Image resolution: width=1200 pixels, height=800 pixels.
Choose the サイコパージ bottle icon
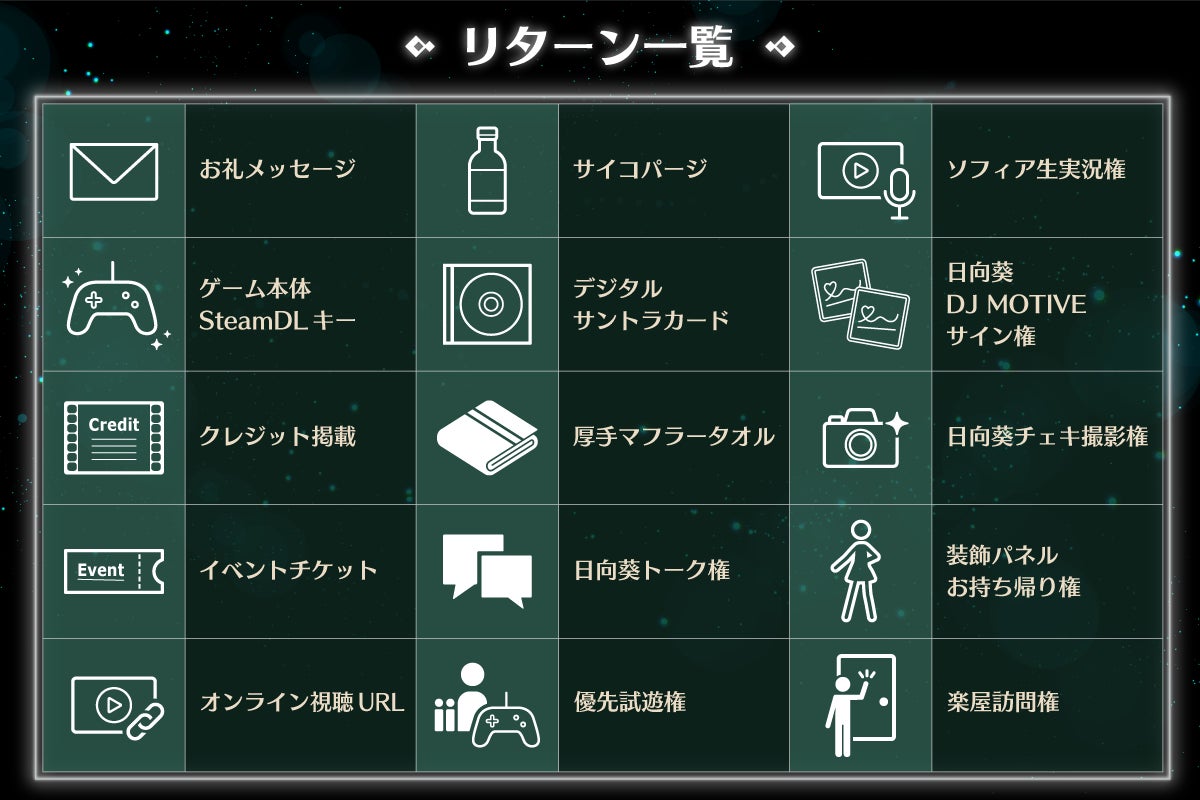[x=487, y=170]
